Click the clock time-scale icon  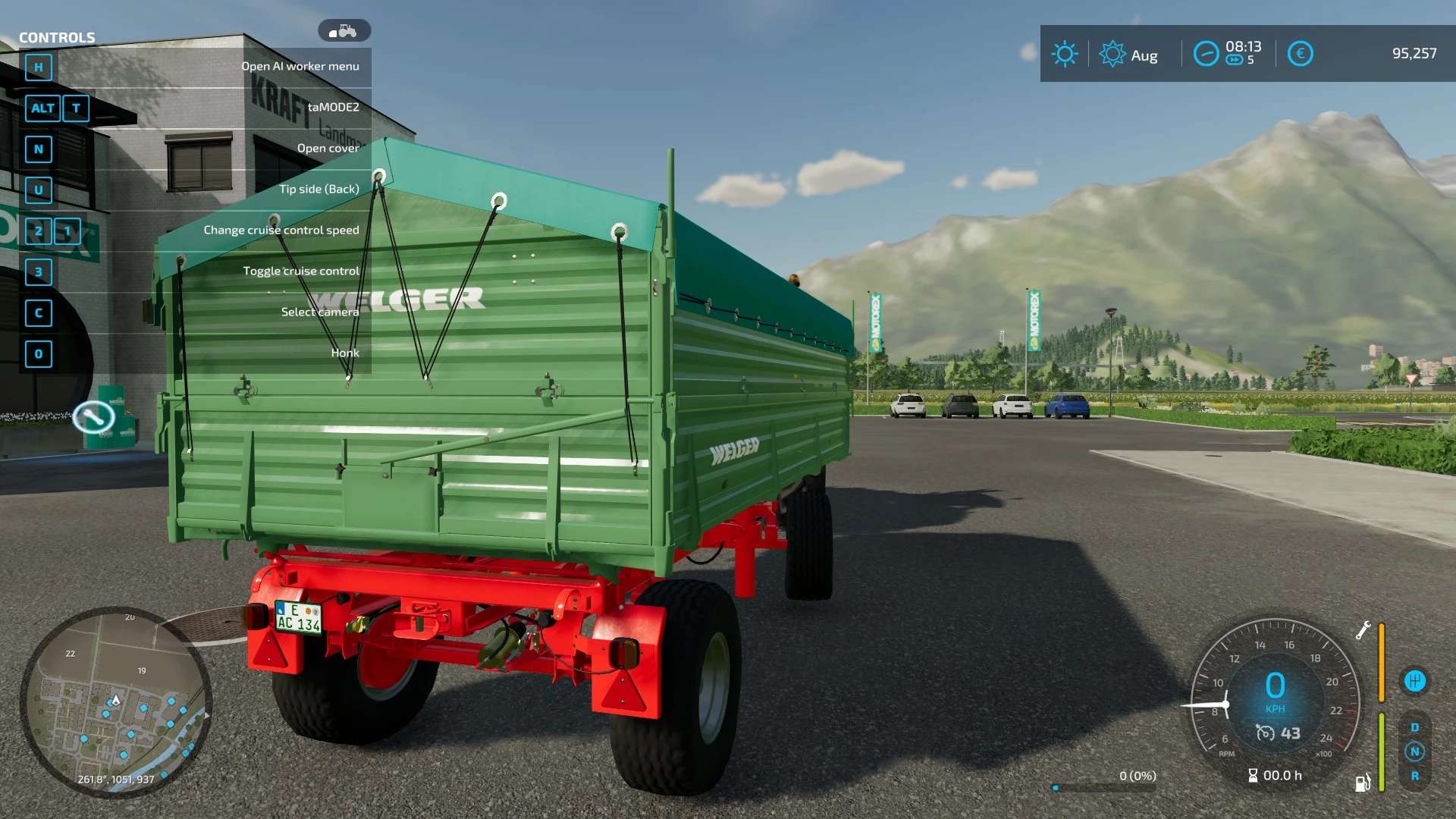tap(1206, 54)
